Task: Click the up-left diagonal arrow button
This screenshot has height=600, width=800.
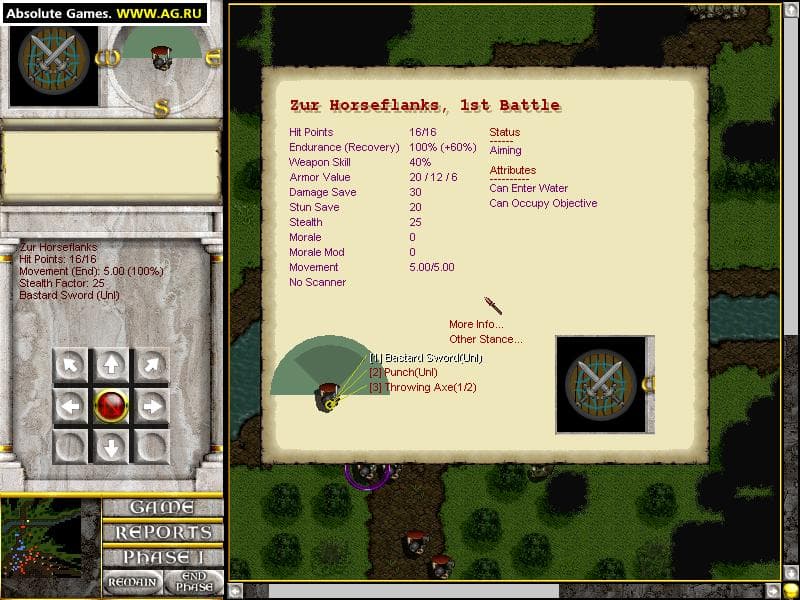Action: click(x=70, y=365)
